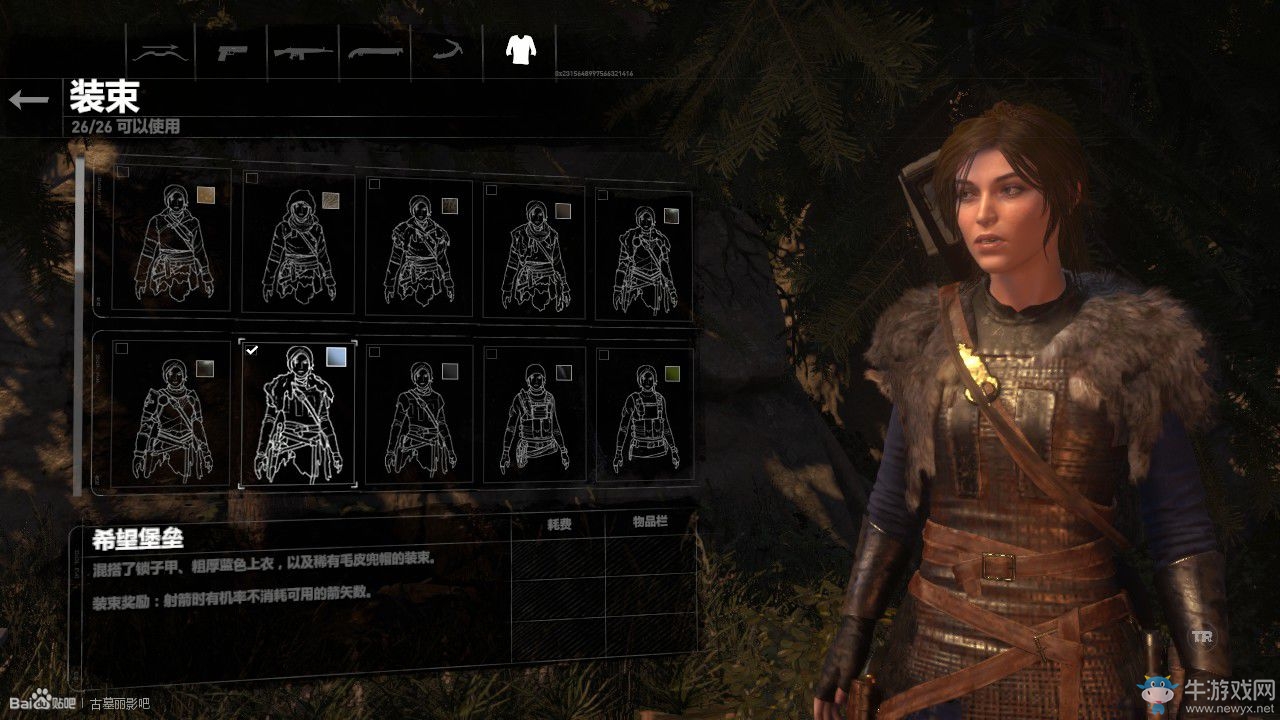Select the checked fur-collar outfit tile
This screenshot has width=1280, height=720.
297,414
